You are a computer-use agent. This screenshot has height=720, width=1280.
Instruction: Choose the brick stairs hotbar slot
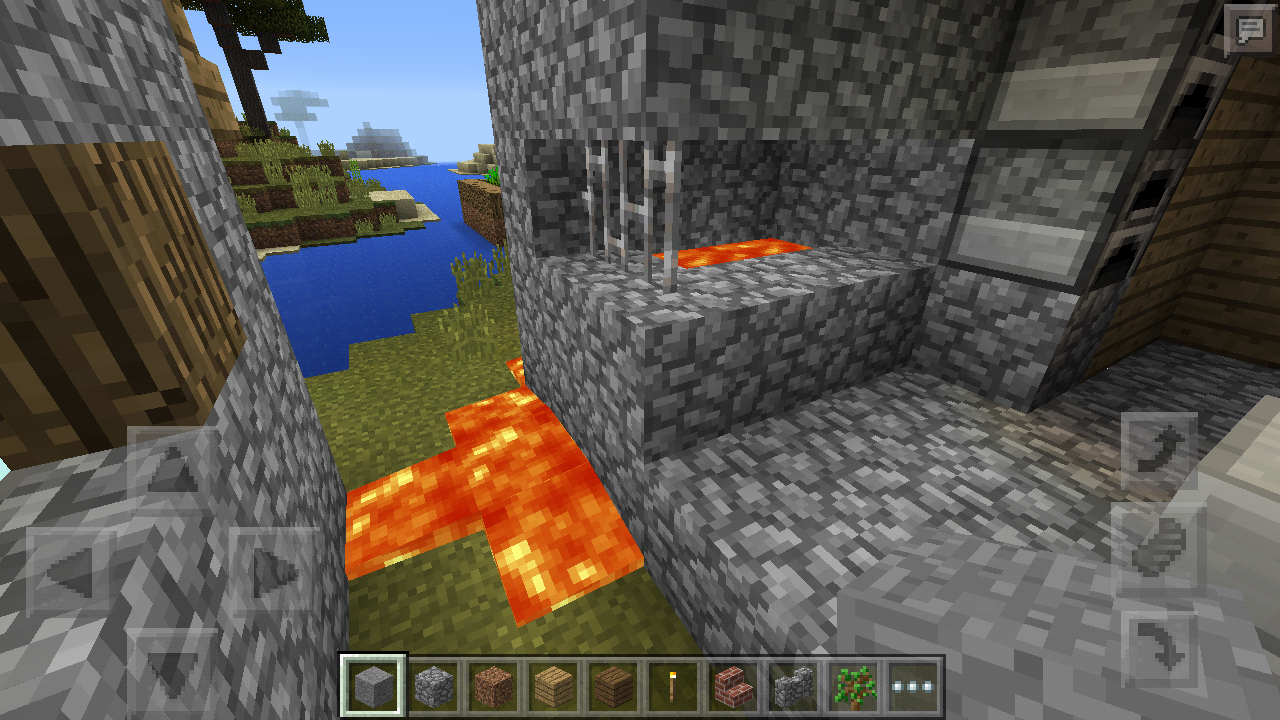[x=732, y=687]
